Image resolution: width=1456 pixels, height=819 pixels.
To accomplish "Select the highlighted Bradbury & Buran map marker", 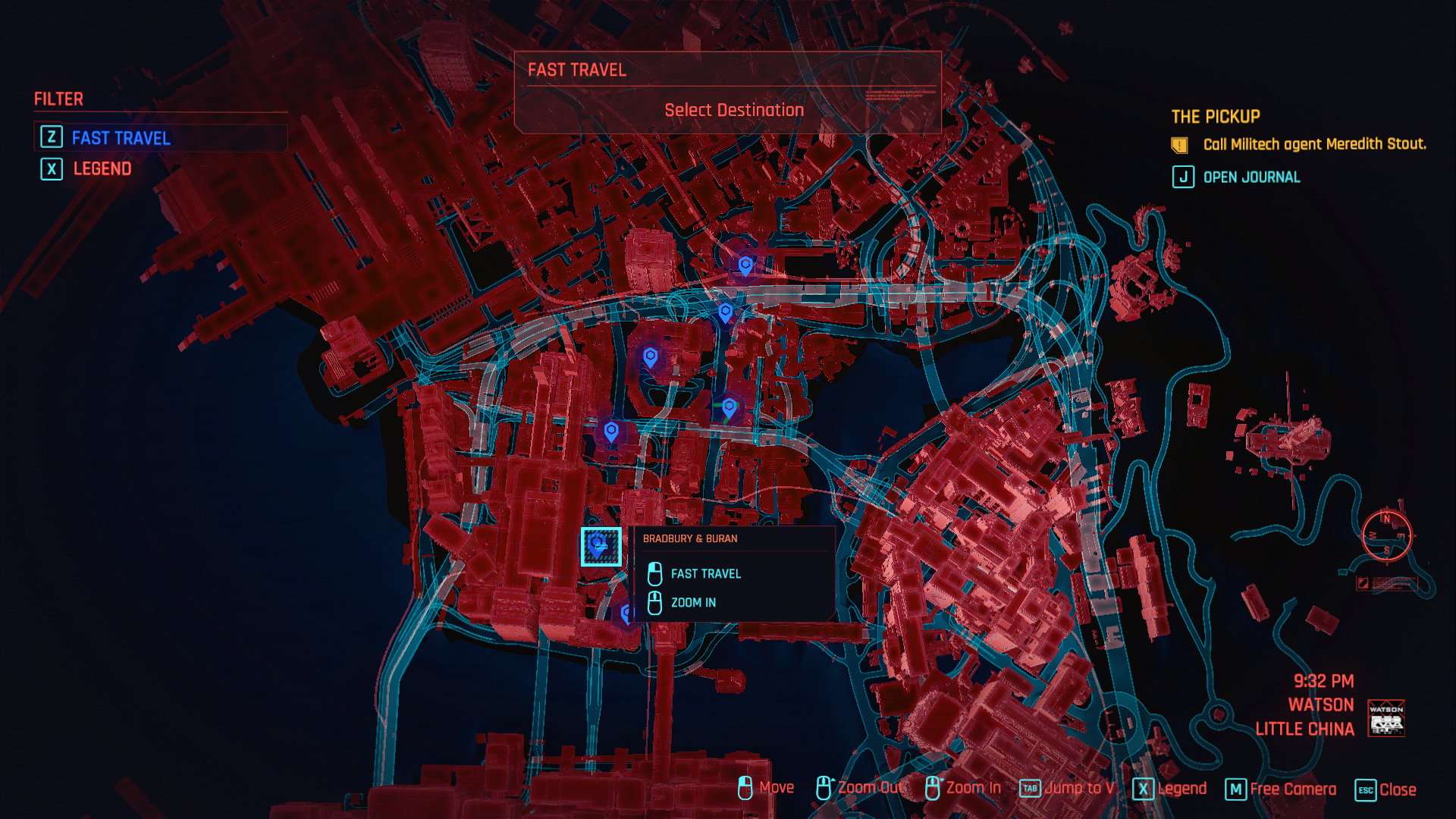I will (x=601, y=546).
